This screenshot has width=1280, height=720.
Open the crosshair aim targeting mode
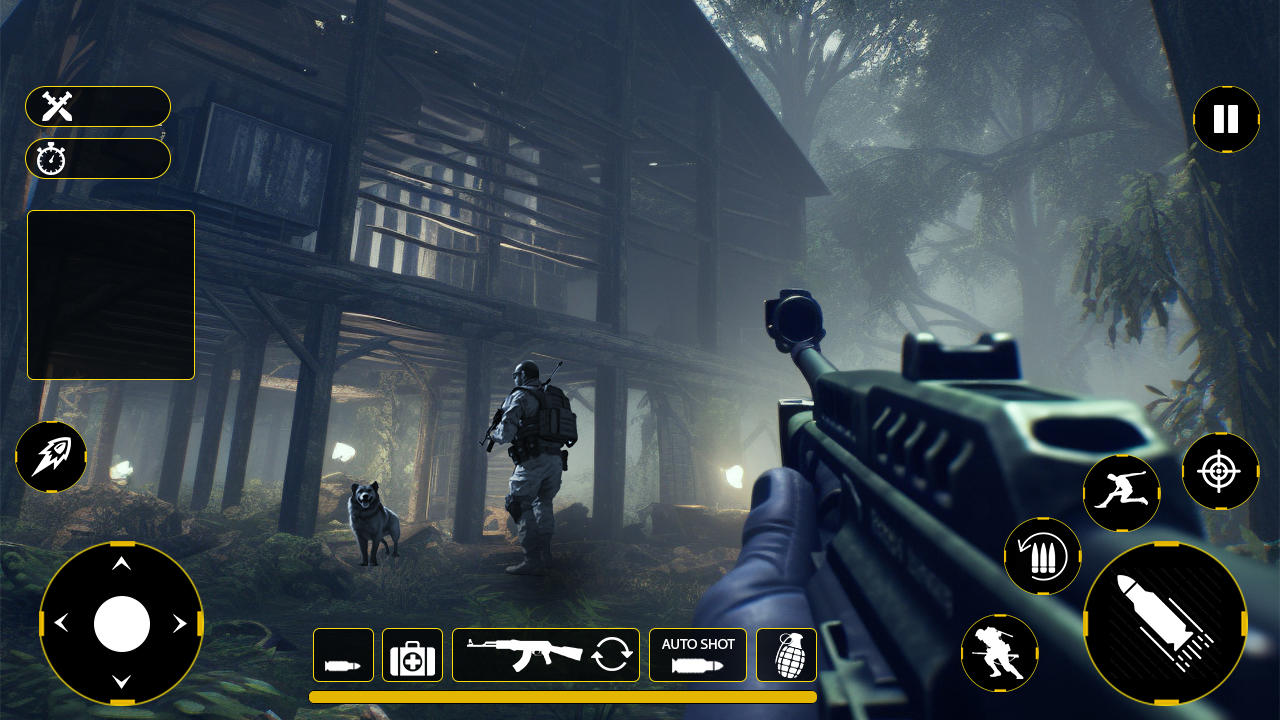tap(1218, 471)
